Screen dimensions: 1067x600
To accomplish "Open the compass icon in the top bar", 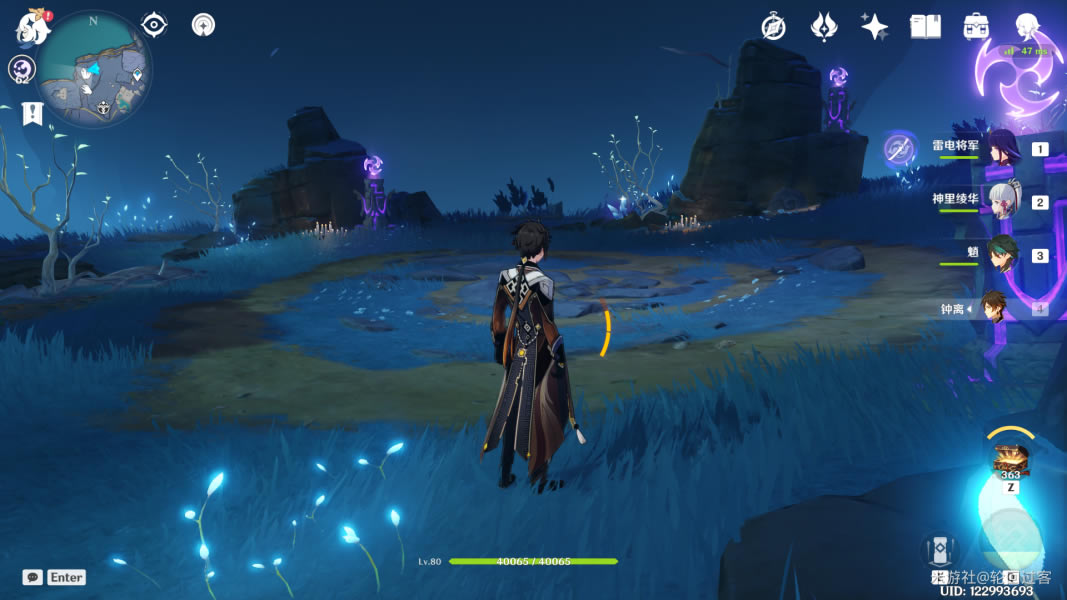I will (773, 27).
